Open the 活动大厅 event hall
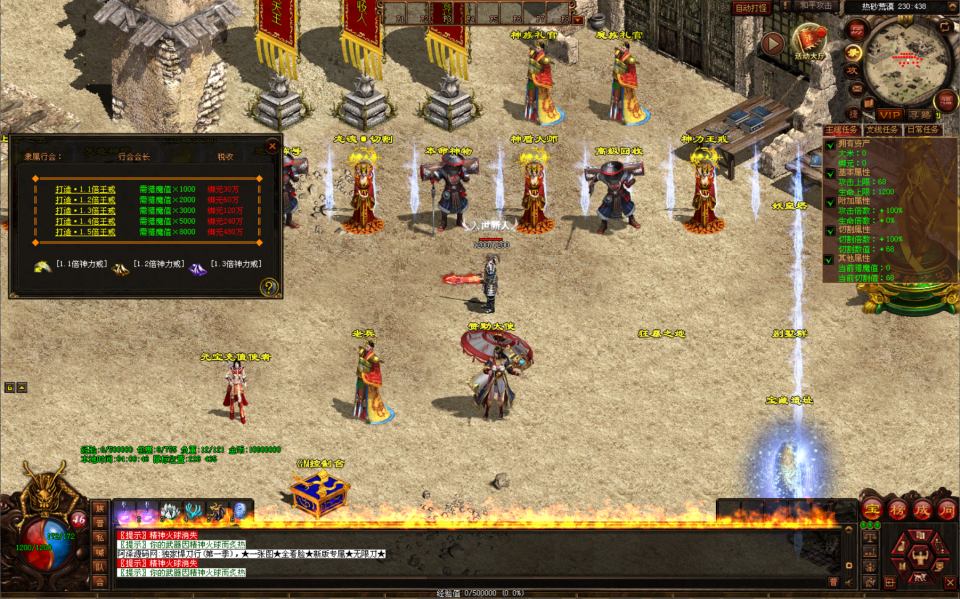 (810, 42)
